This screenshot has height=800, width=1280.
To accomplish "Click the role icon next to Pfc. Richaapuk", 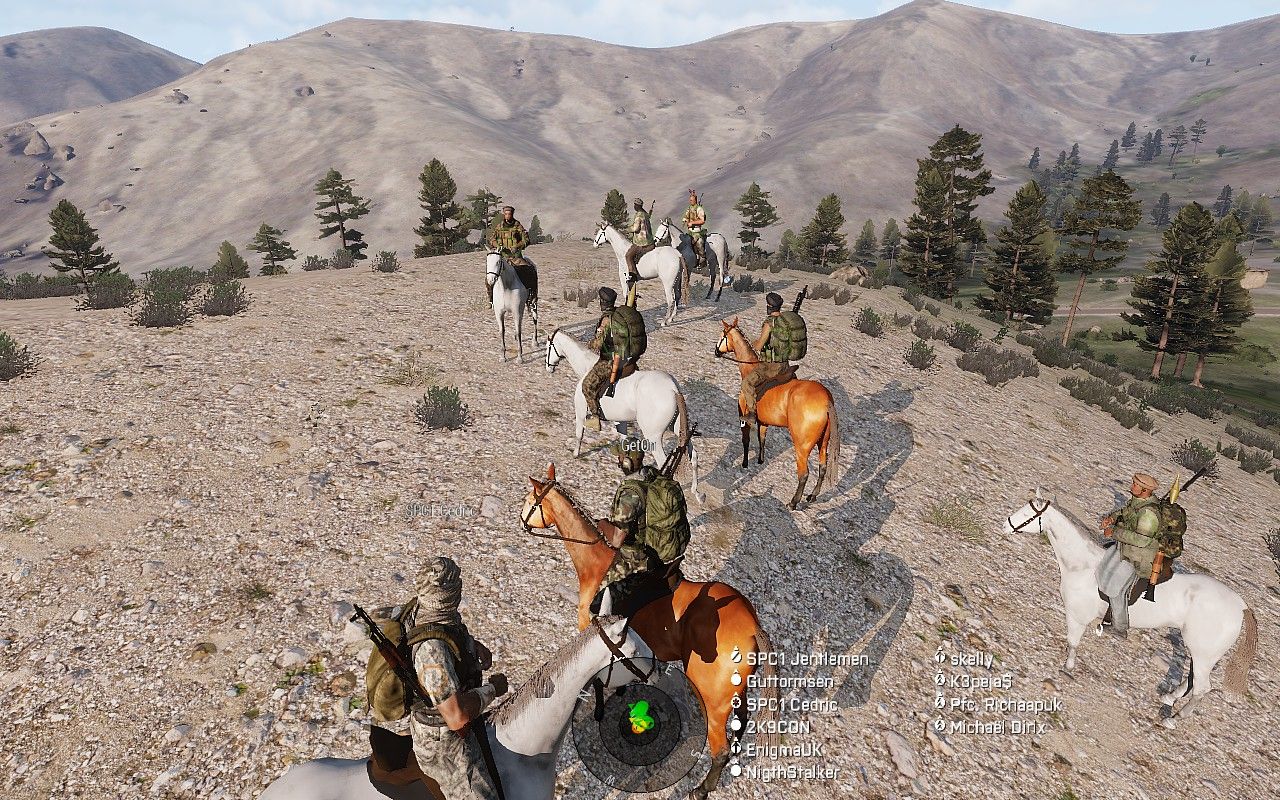I will [941, 702].
